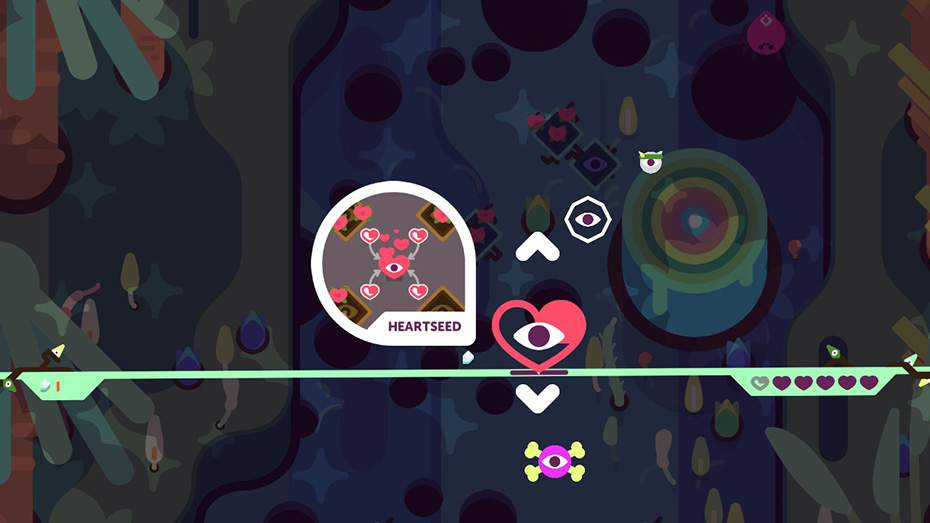The width and height of the screenshot is (930, 523).
Task: Click the up arrow in seed selector
Action: coord(537,246)
